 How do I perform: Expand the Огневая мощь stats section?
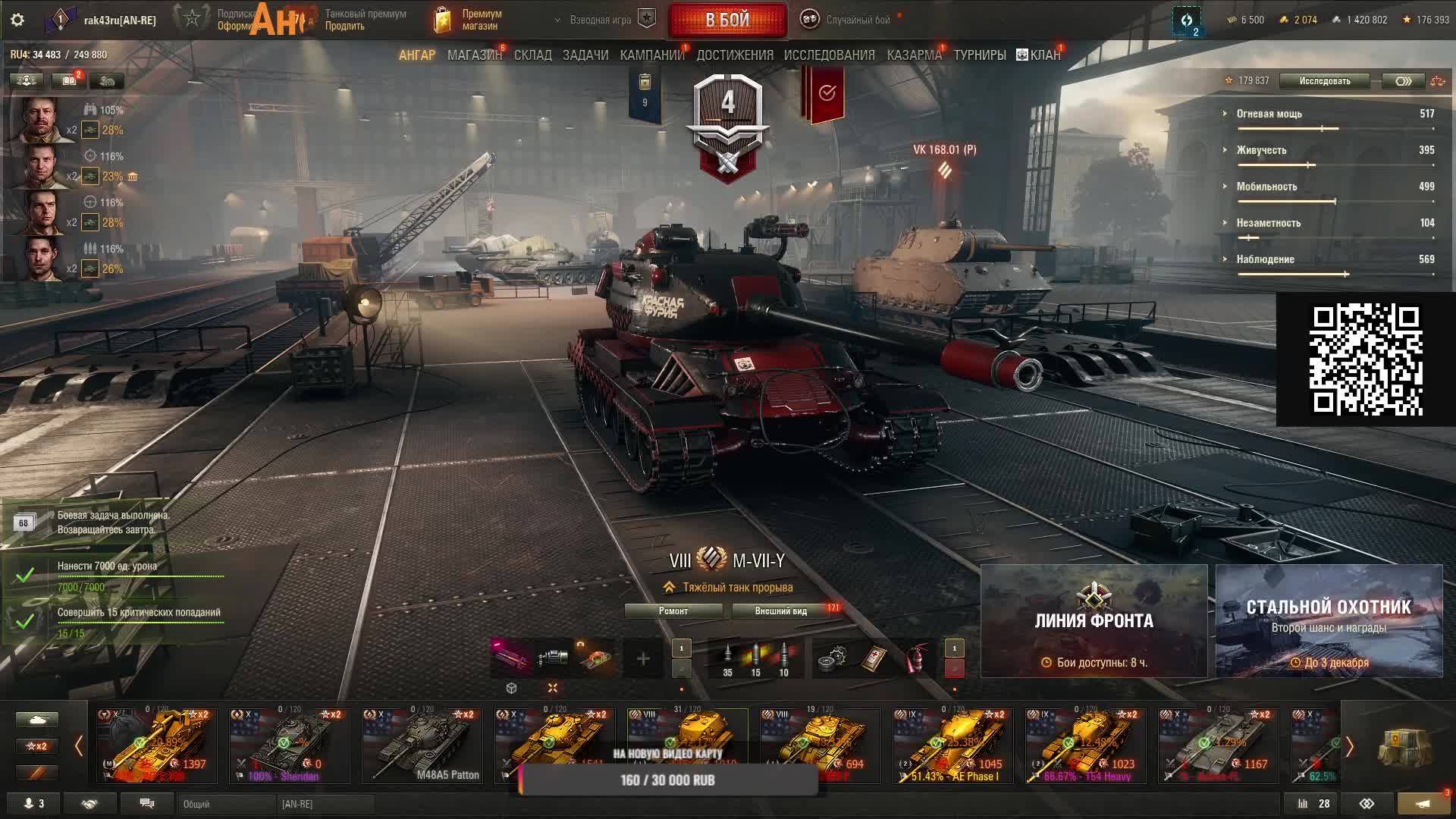pos(1269,114)
